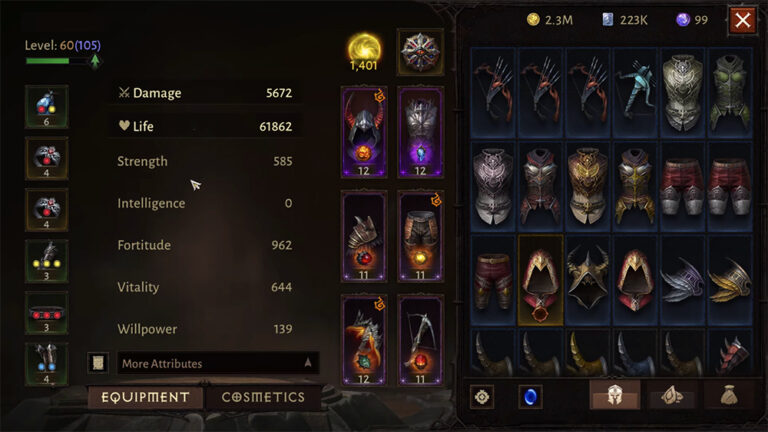This screenshot has width=768, height=432.
Task: Select the highlighted red hood in inventory
Action: [x=541, y=279]
